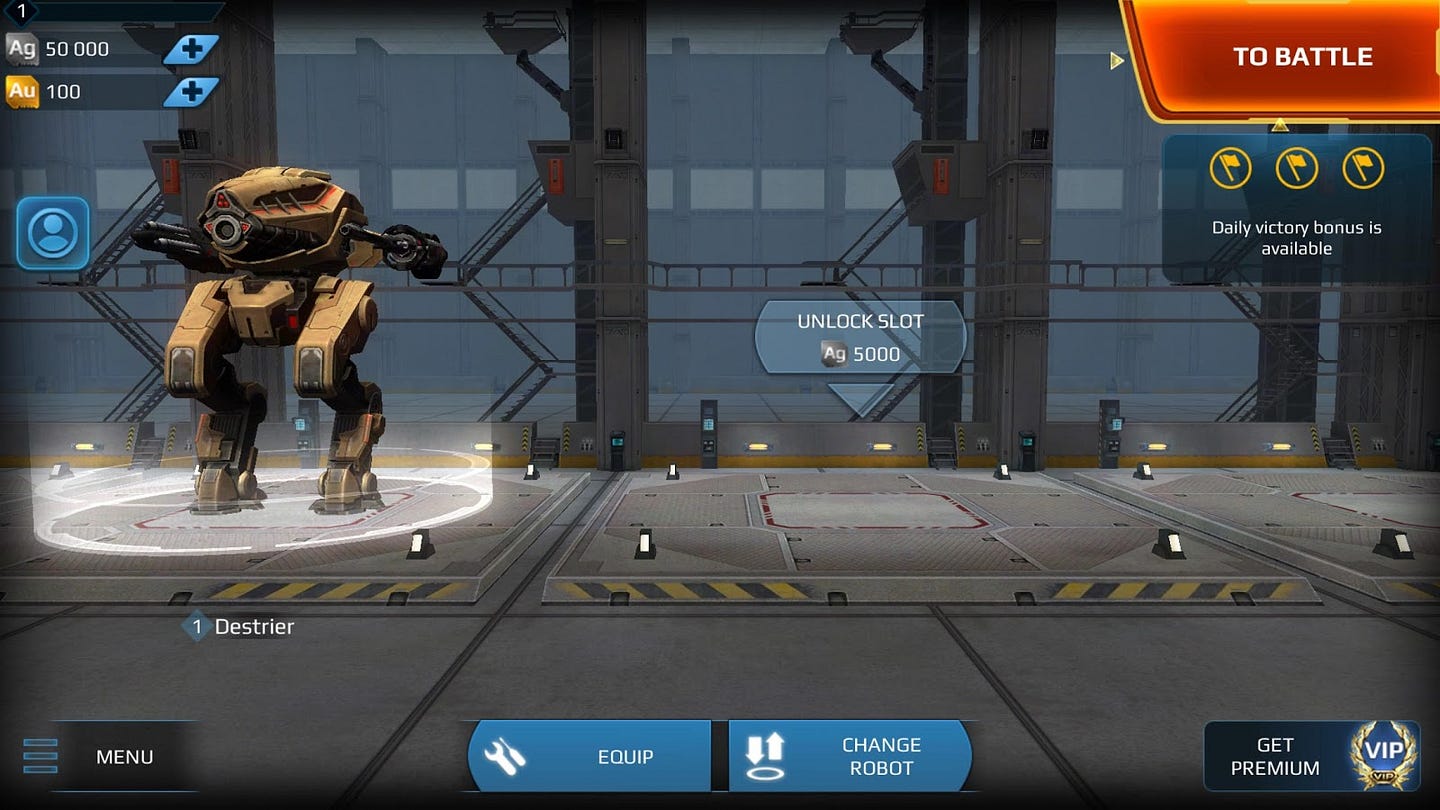Open the player profile icon
The image size is (1440, 810).
tap(53, 233)
